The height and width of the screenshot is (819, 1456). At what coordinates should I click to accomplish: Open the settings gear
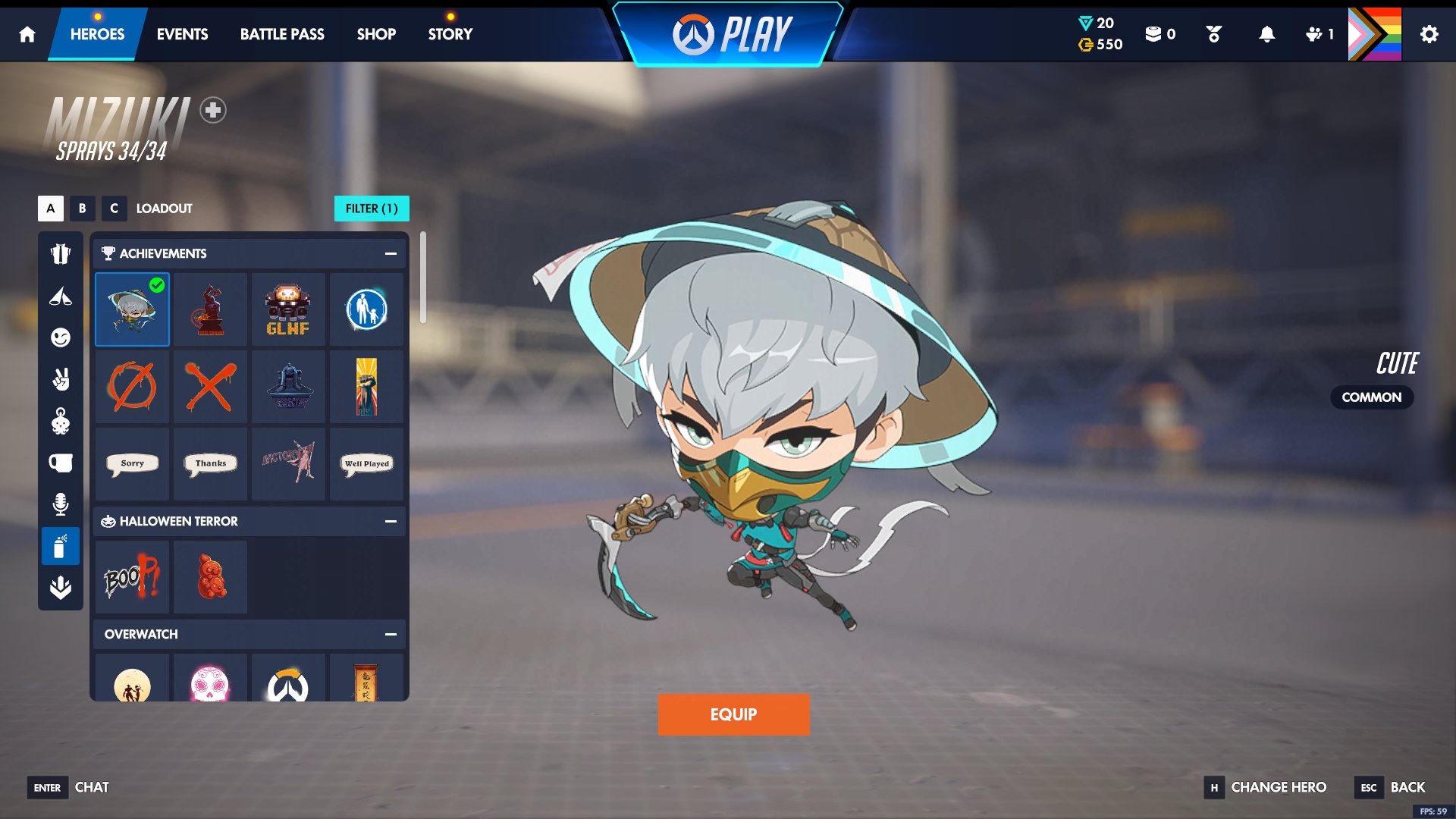pyautogui.click(x=1429, y=34)
